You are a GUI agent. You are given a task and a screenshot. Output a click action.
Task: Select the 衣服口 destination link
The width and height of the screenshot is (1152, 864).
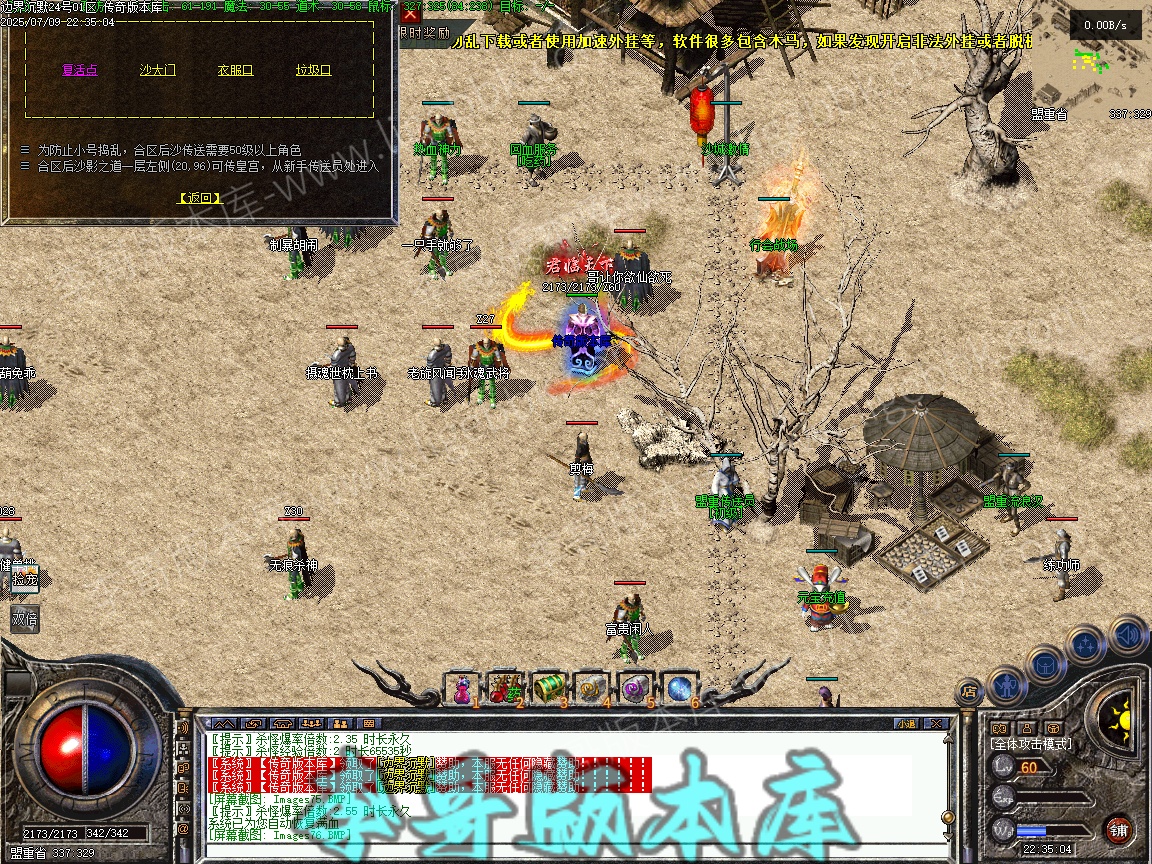tap(236, 70)
